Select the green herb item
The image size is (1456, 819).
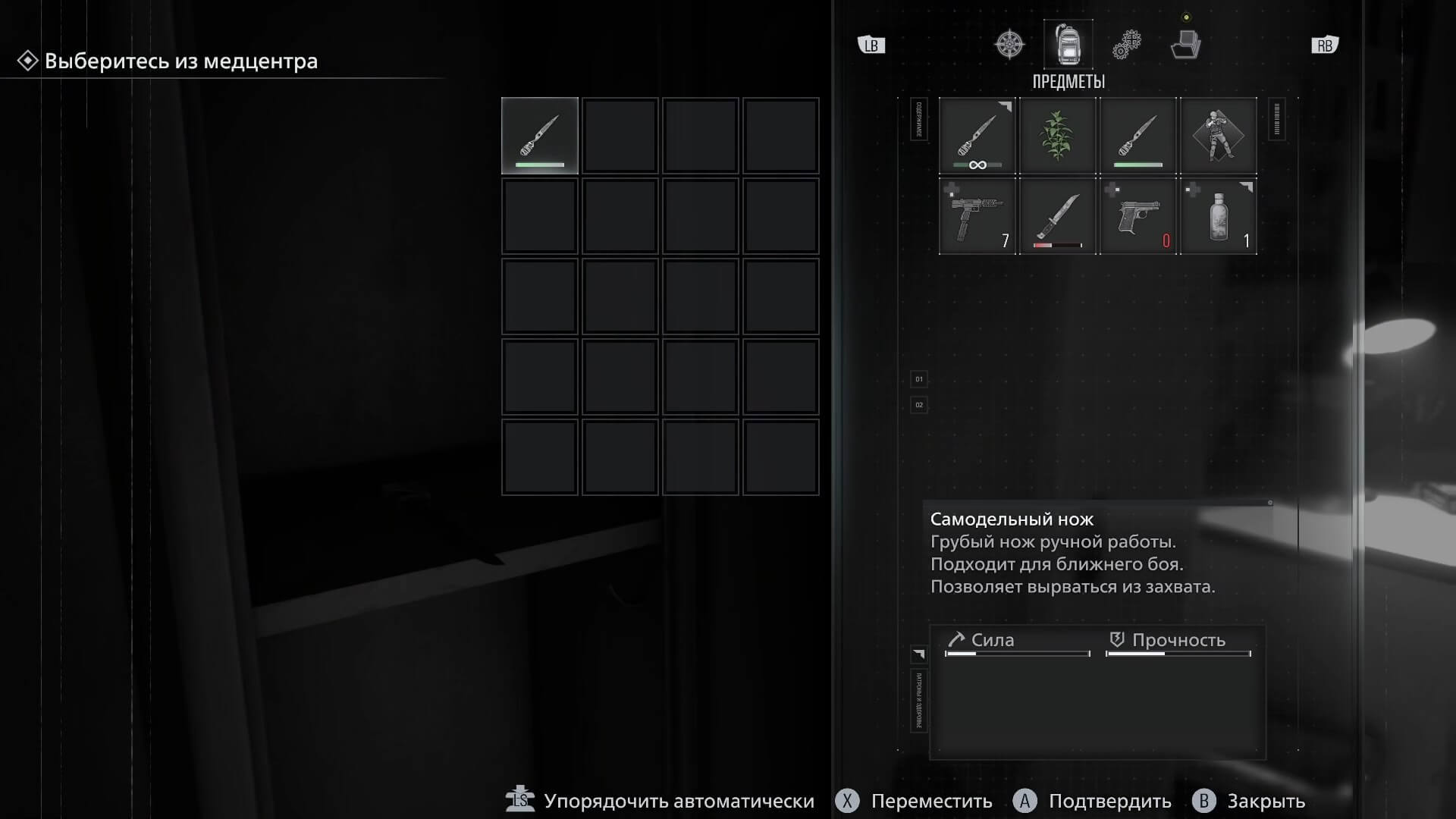click(x=1058, y=136)
